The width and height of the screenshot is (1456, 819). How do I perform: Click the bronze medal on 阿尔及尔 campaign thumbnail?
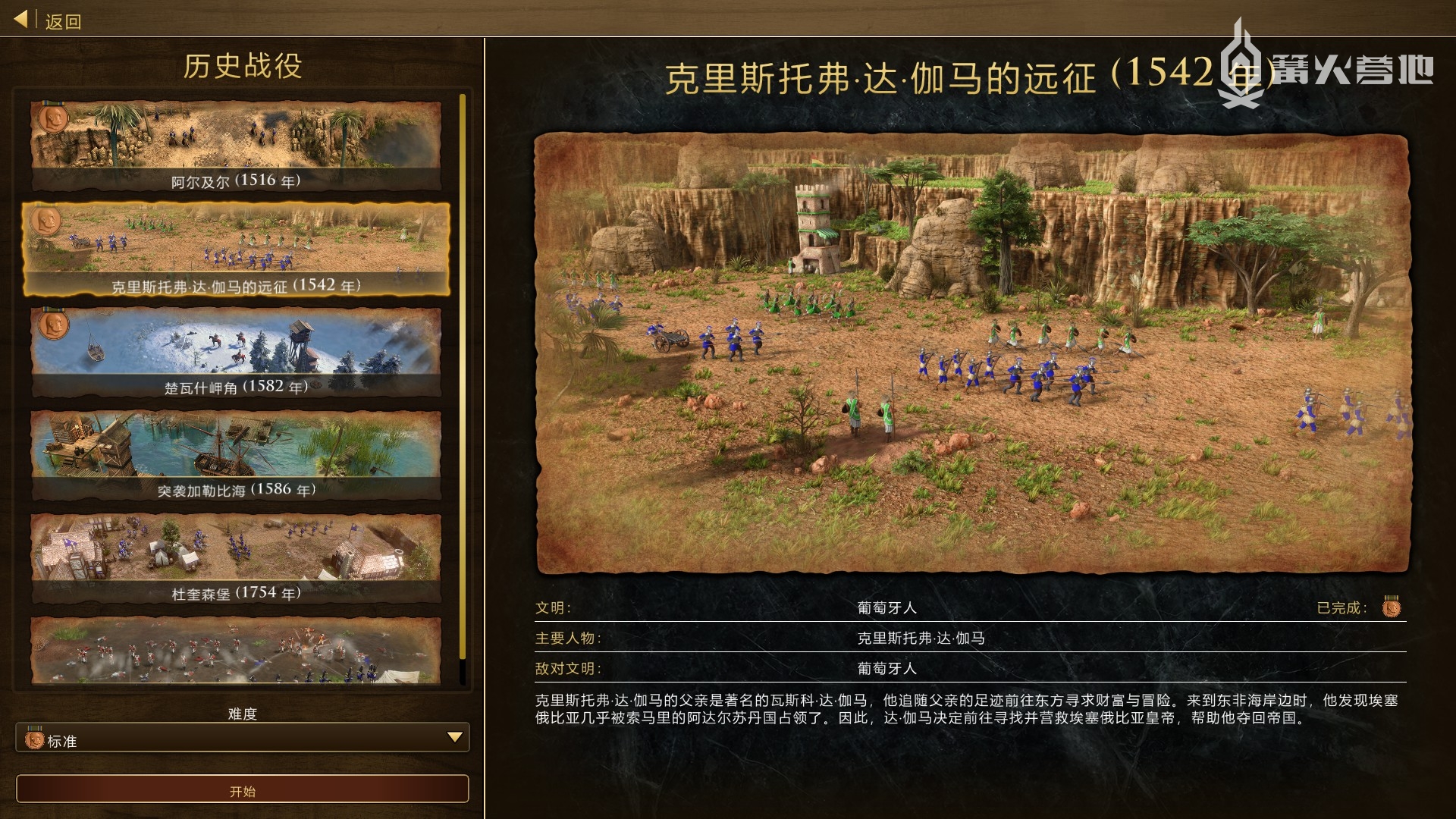coord(53,119)
